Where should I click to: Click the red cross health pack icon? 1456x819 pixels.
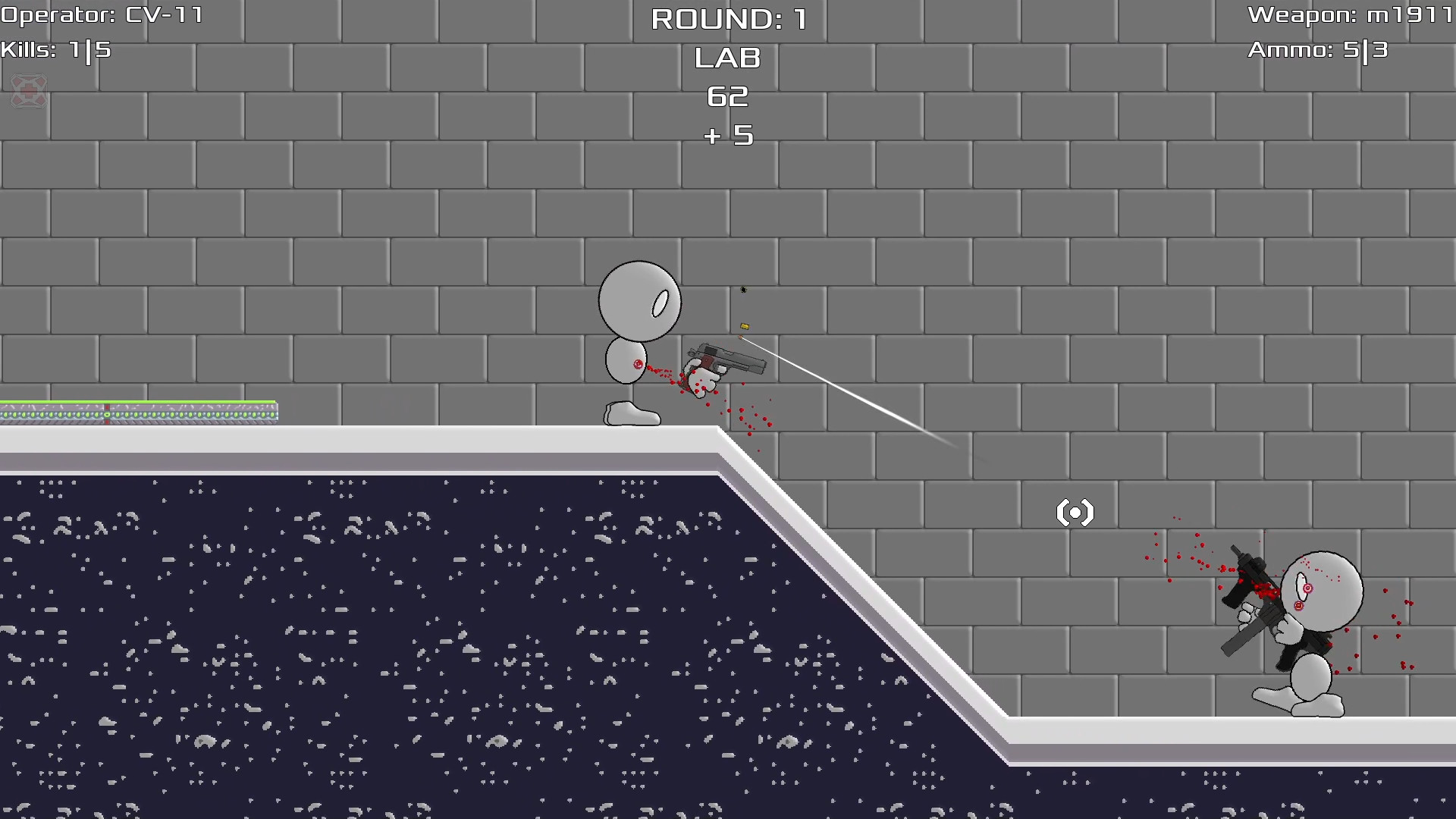point(29,92)
